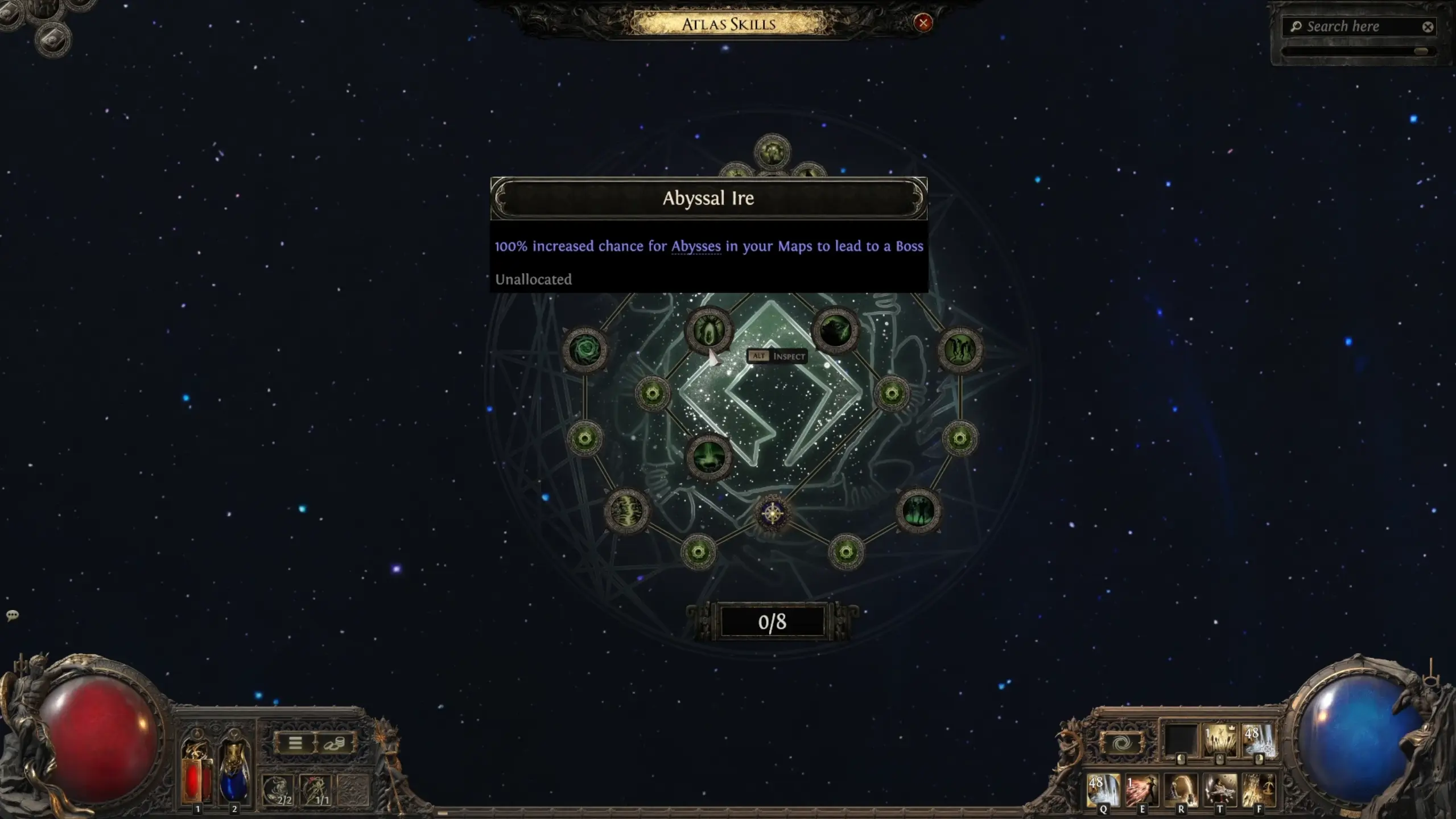Select the green rose notable node
1456x819 pixels.
[585, 349]
